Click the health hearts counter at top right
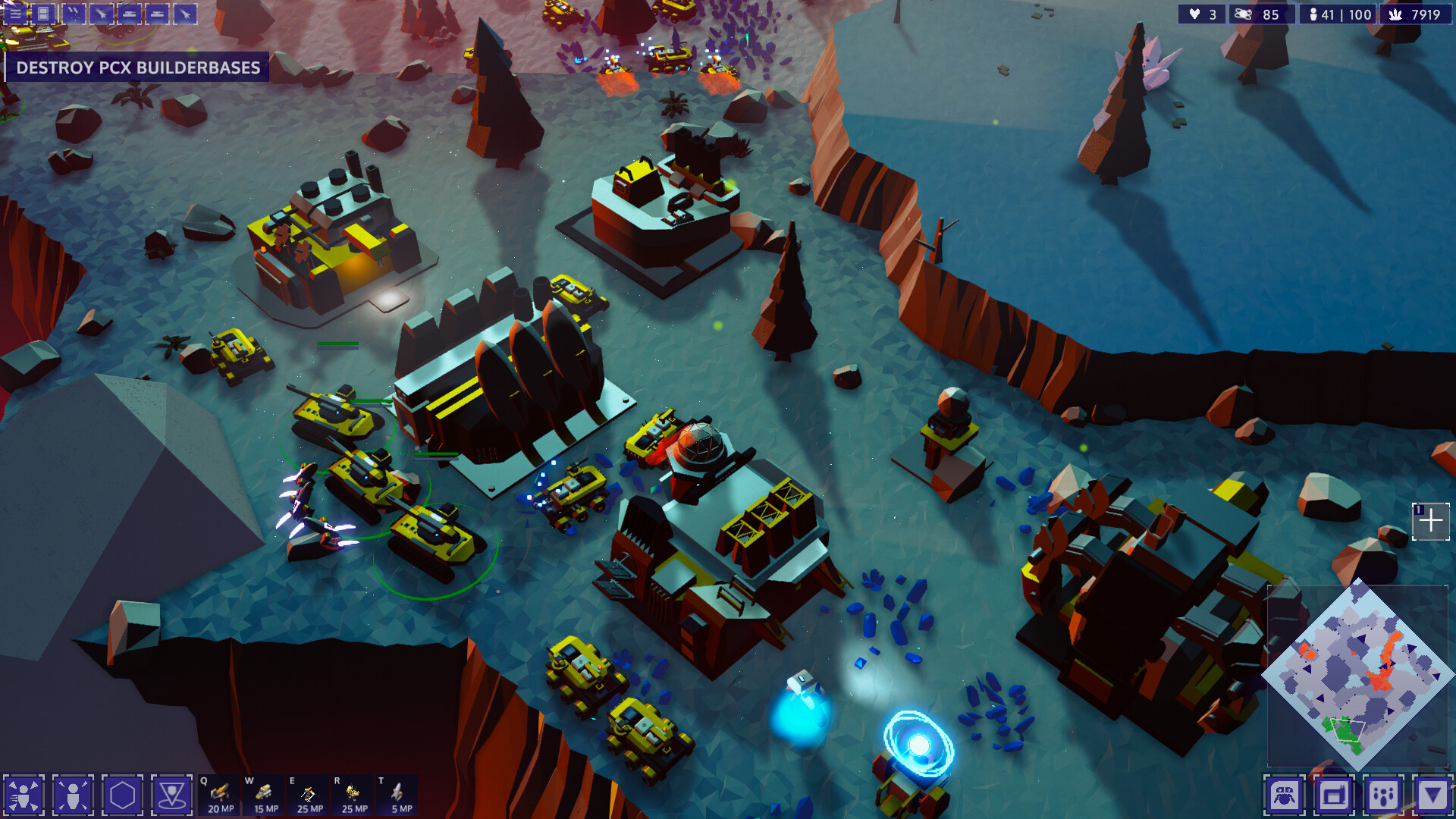 point(1201,14)
